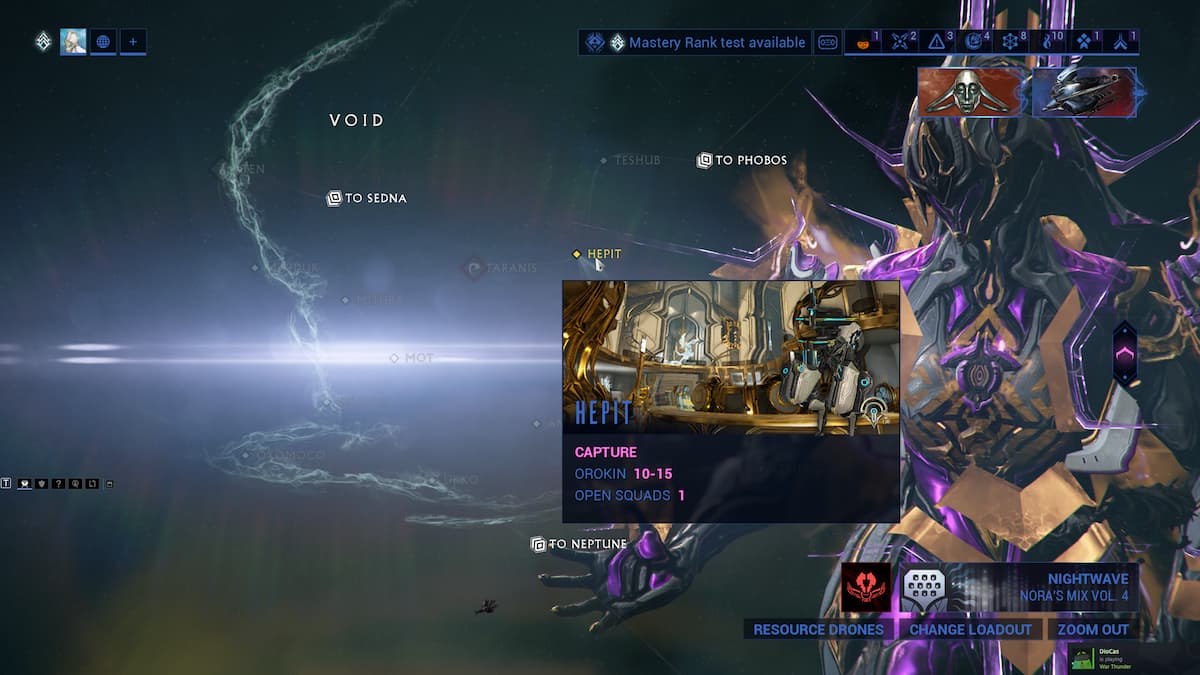Invite a squad member with the plus button
Image resolution: width=1200 pixels, height=675 pixels.
(133, 42)
